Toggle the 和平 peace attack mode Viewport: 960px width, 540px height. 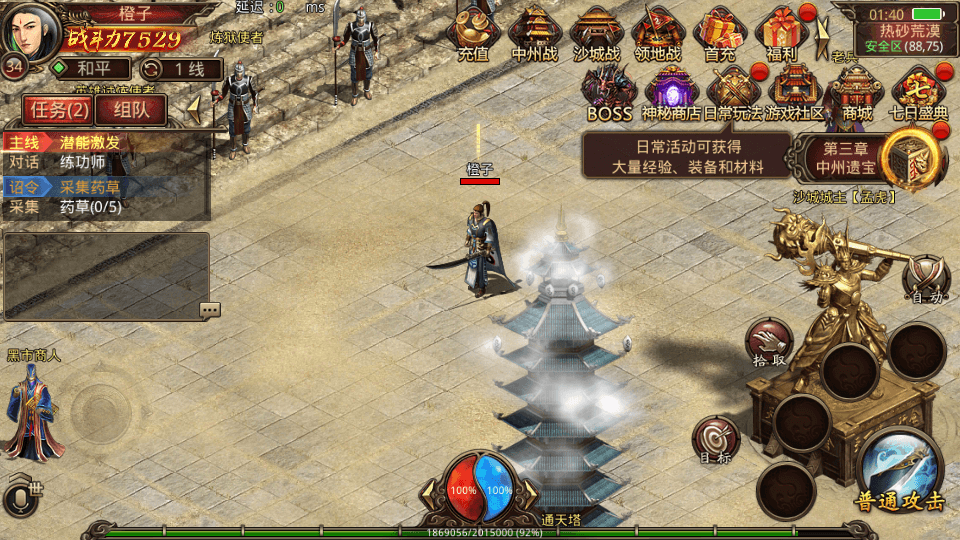90,69
